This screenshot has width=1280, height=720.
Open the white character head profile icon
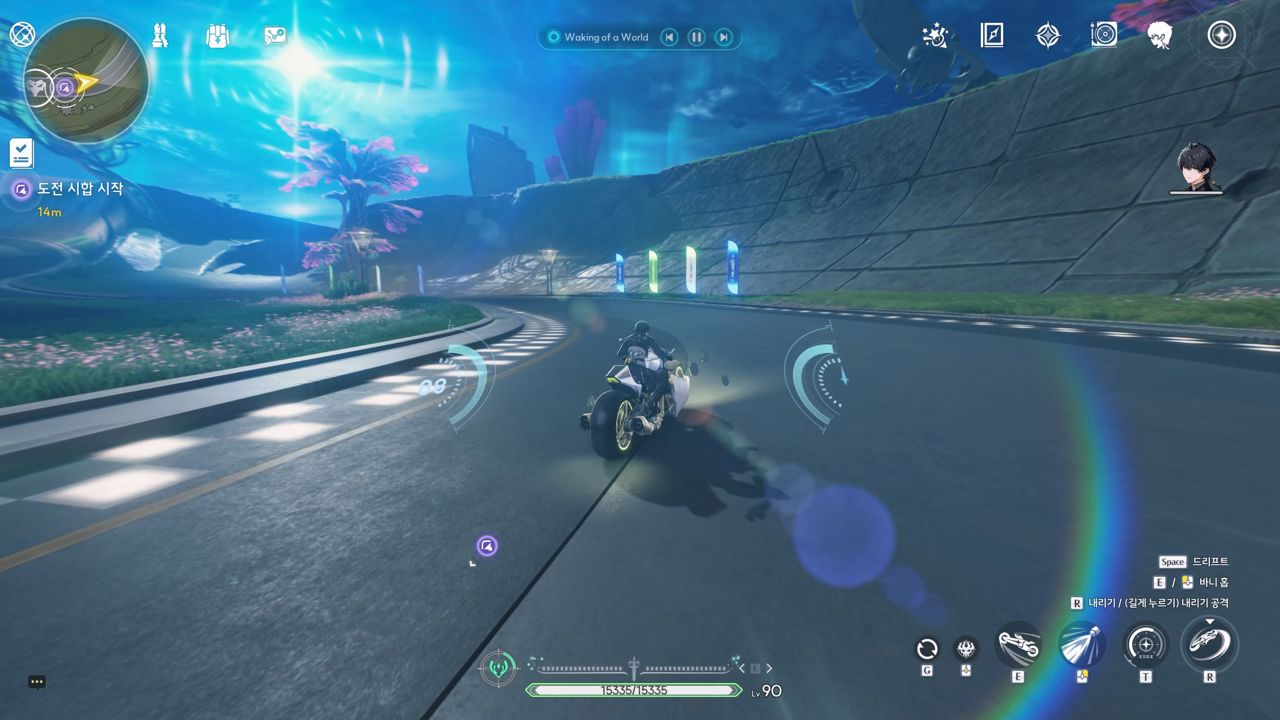1160,36
